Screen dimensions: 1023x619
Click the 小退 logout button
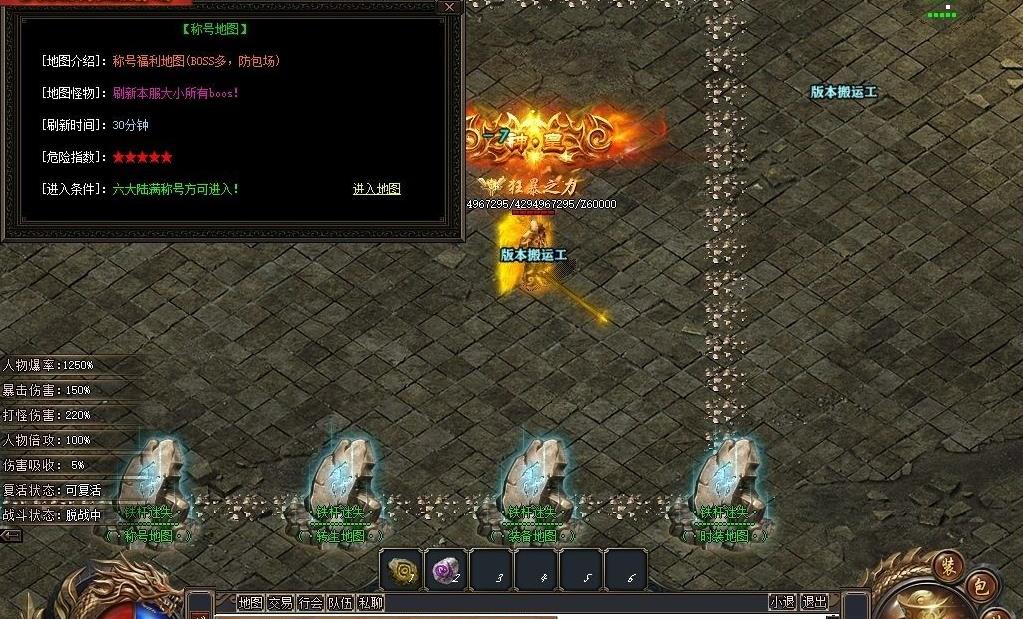[782, 602]
